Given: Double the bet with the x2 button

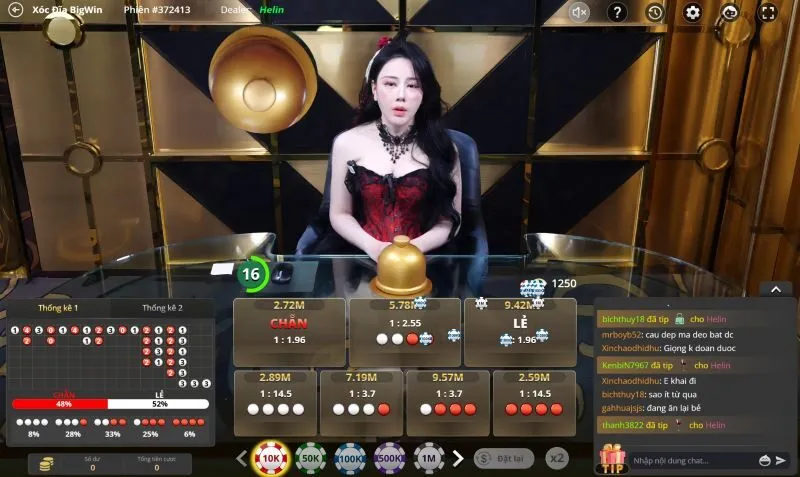Looking at the screenshot, I should (x=557, y=458).
